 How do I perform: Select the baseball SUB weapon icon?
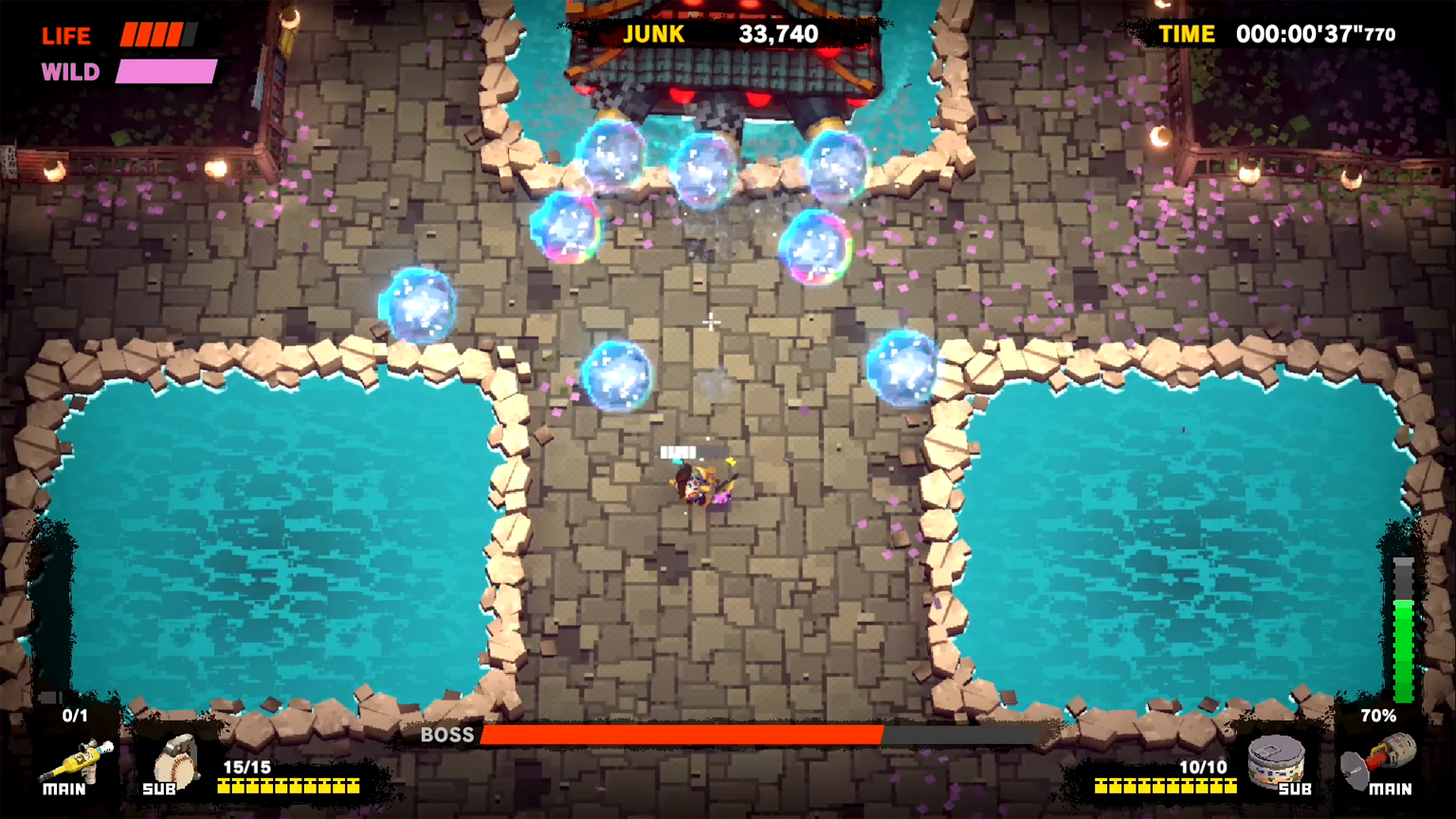[x=173, y=765]
